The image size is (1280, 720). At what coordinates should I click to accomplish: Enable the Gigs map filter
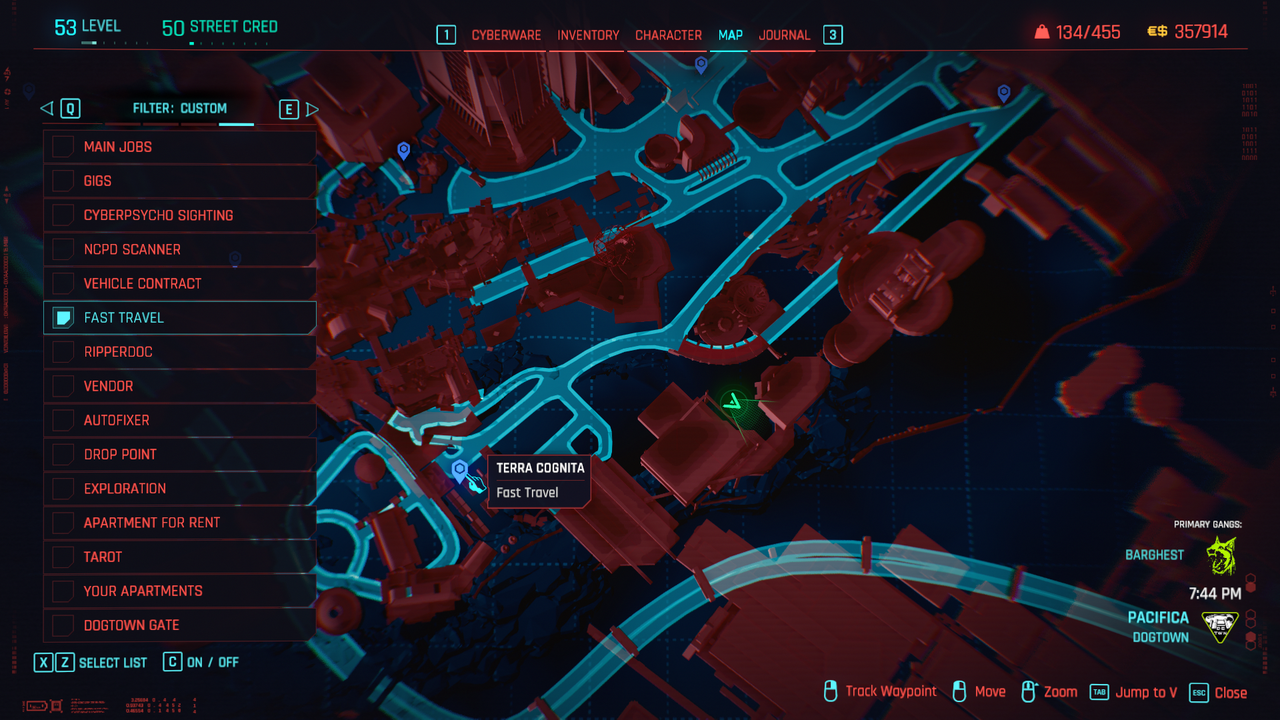pos(63,181)
